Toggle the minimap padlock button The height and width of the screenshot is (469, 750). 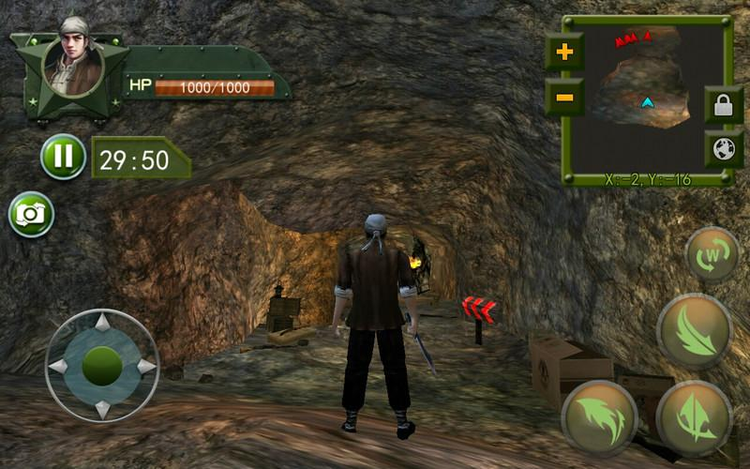(723, 104)
